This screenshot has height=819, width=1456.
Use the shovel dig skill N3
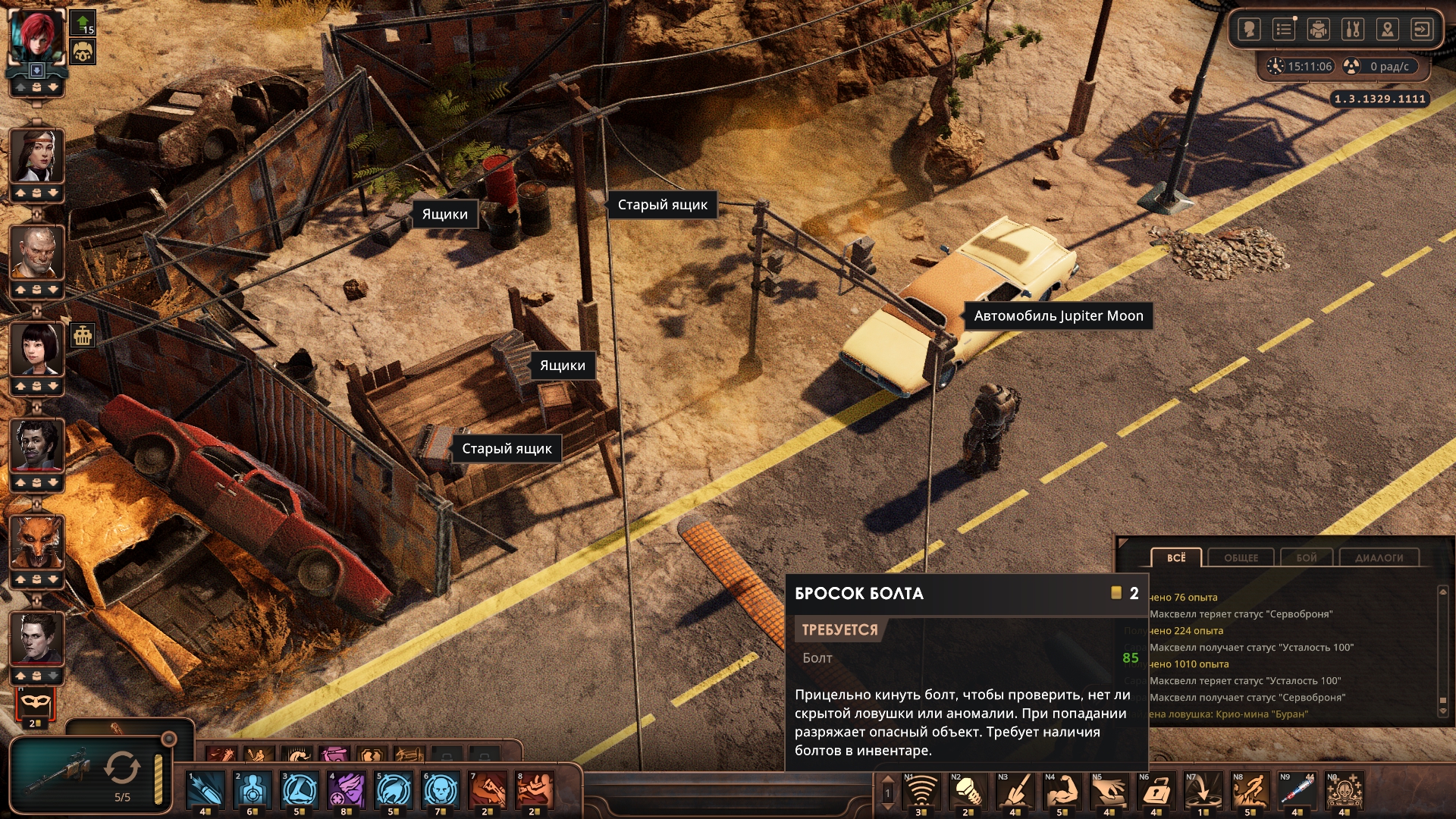click(1015, 791)
